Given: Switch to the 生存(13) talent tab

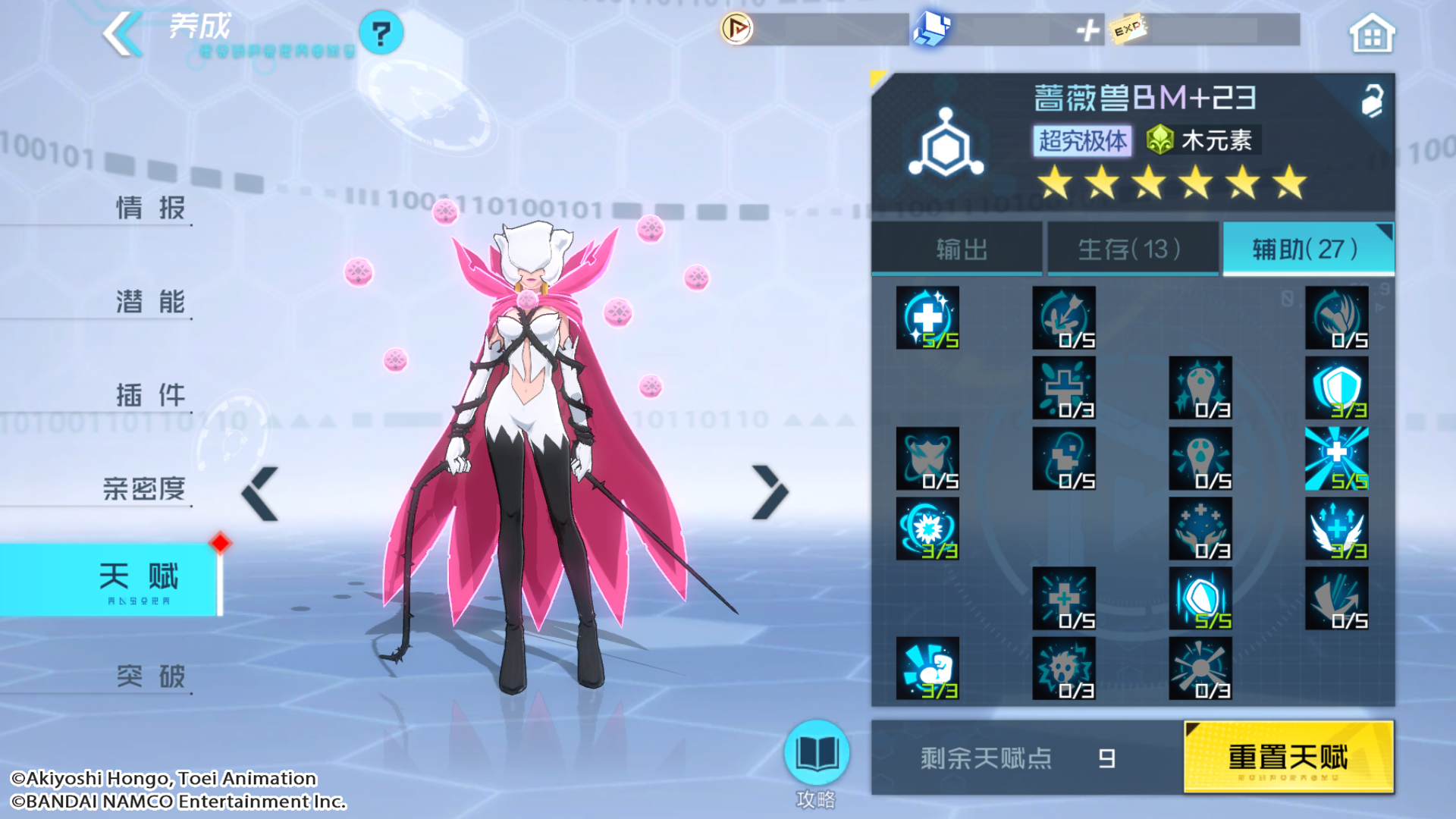Looking at the screenshot, I should click(x=1131, y=249).
